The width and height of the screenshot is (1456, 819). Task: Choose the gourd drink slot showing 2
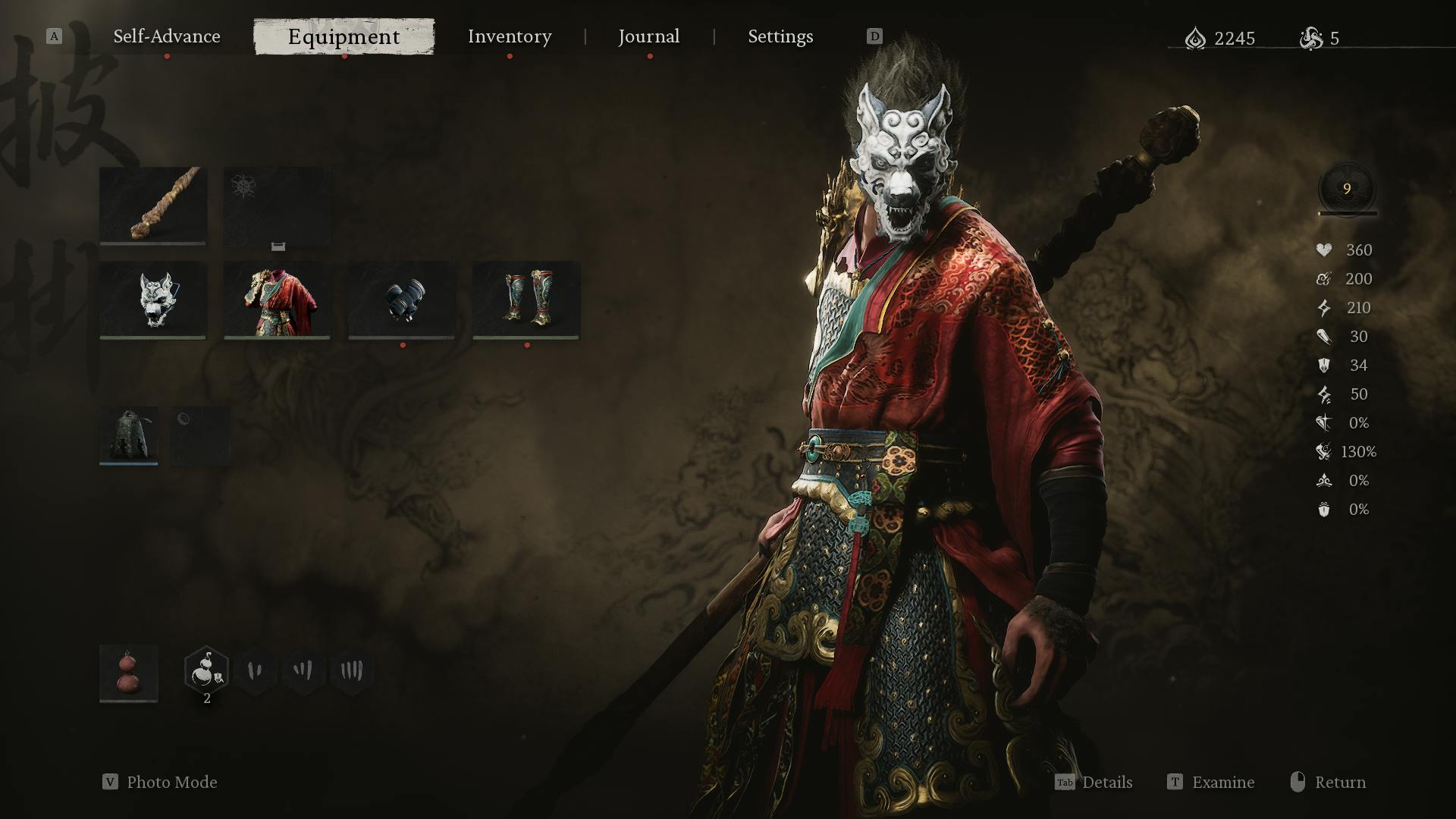(206, 671)
